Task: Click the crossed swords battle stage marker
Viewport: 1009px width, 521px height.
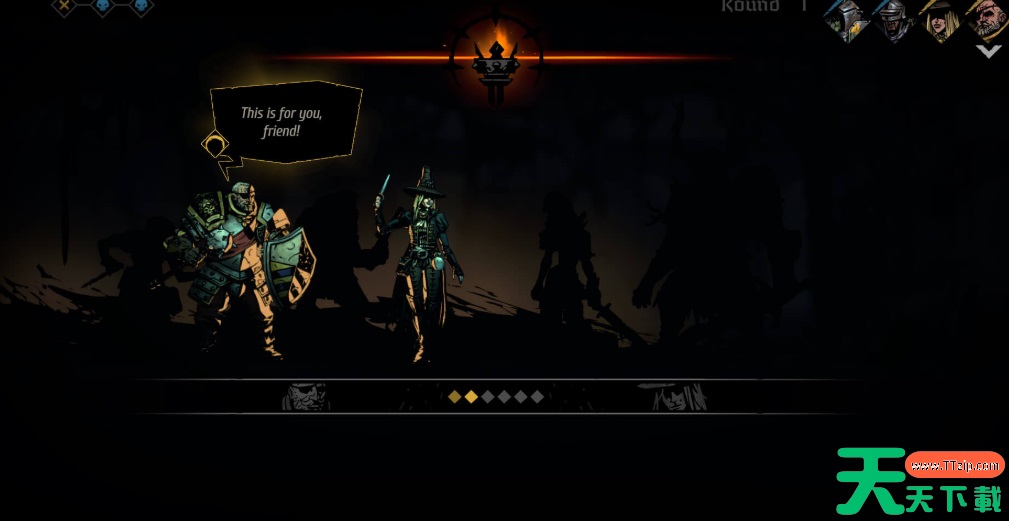Action: point(64,6)
